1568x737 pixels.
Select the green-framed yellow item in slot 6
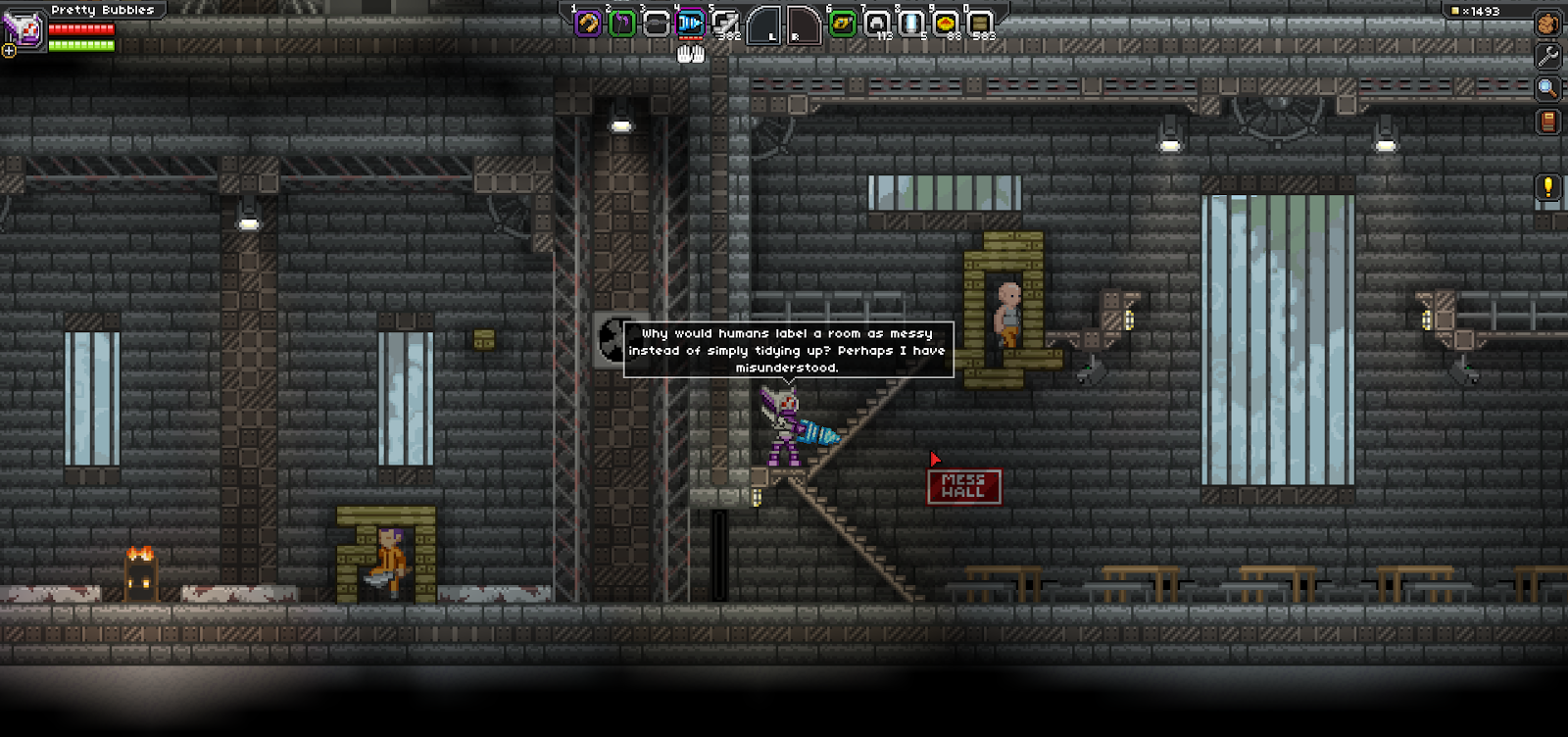842,23
